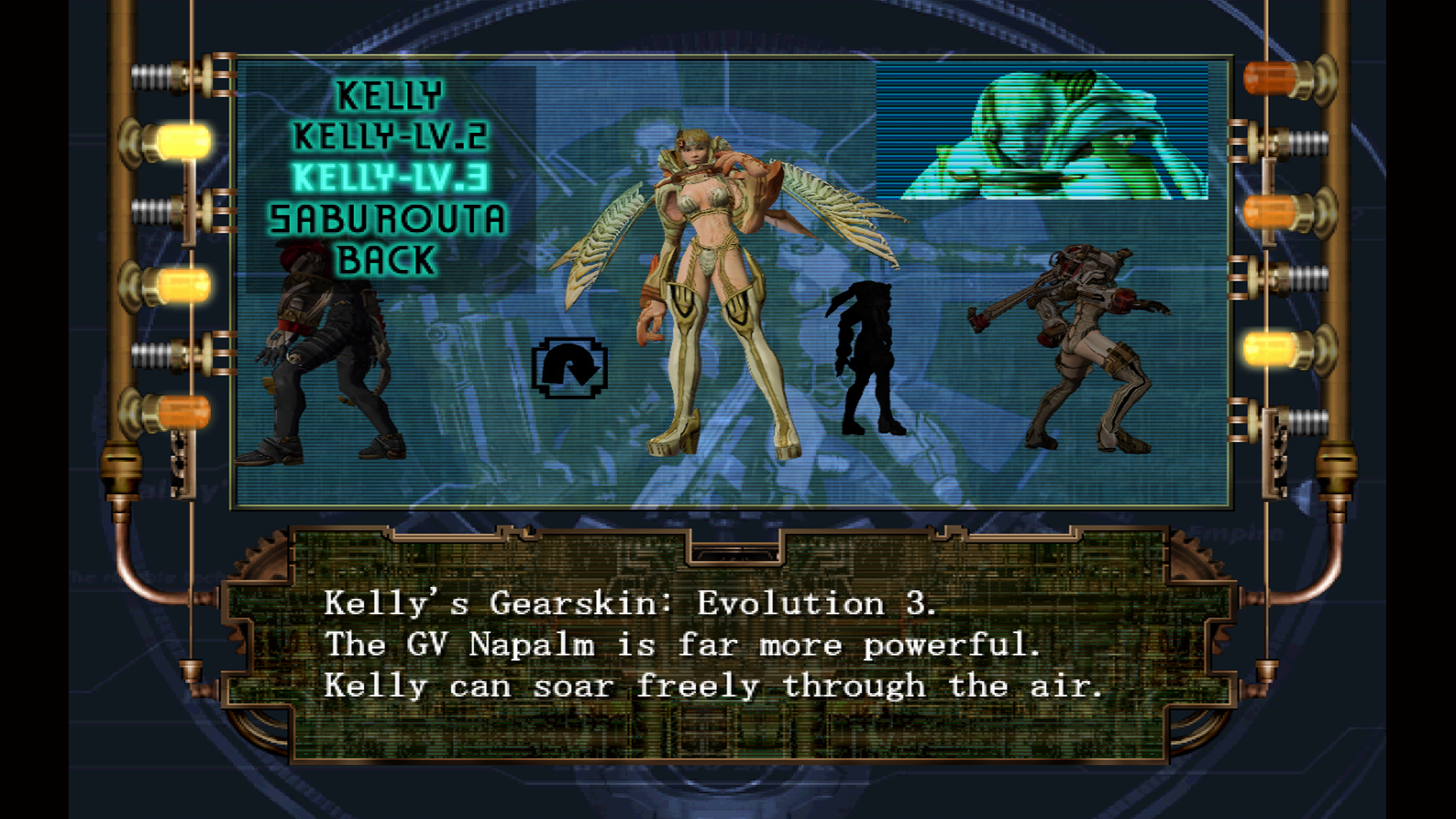Click the rotate arrow icon

570,368
